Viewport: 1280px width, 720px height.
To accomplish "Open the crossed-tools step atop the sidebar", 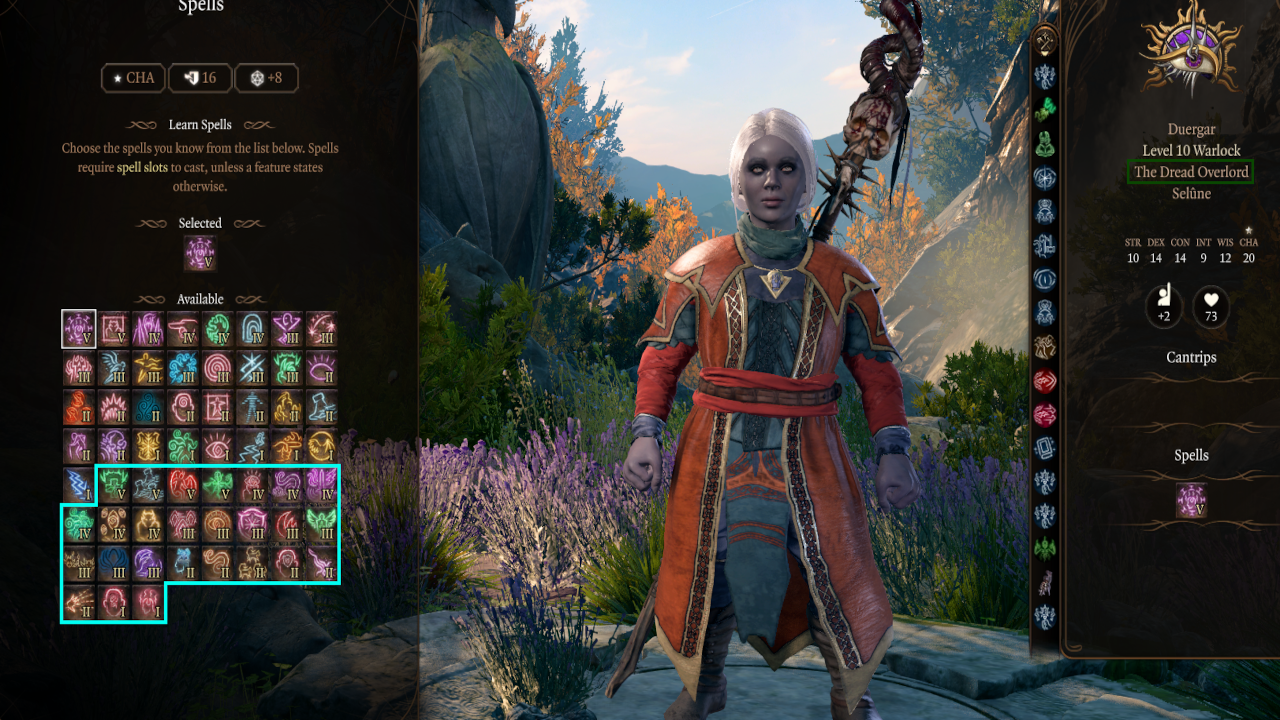I will [x=1046, y=41].
